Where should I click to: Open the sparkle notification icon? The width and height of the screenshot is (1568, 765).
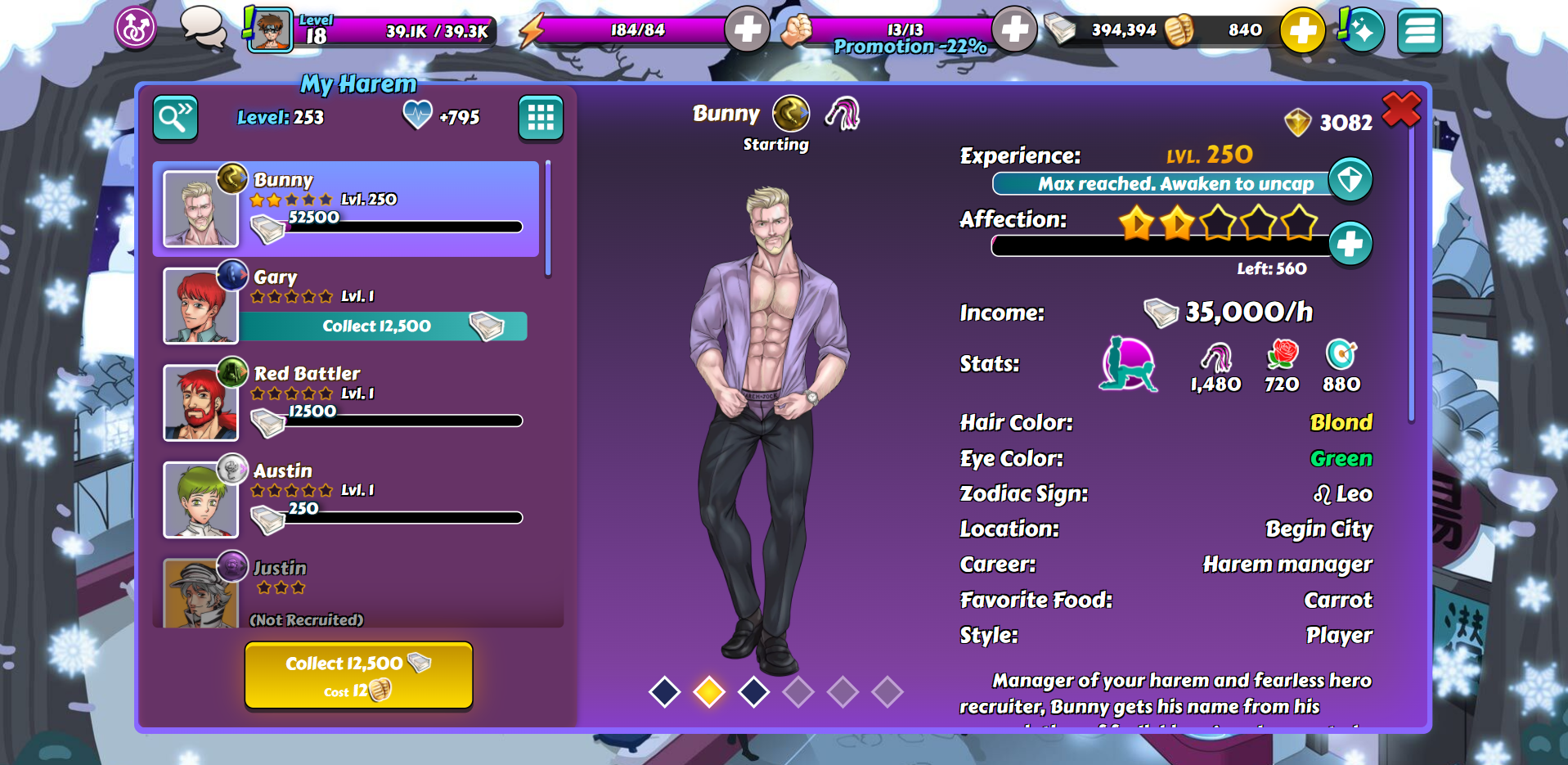coord(1362,30)
